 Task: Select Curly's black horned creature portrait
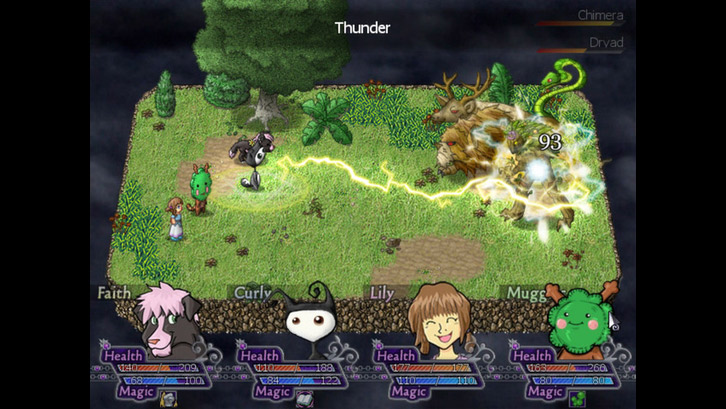click(x=302, y=316)
